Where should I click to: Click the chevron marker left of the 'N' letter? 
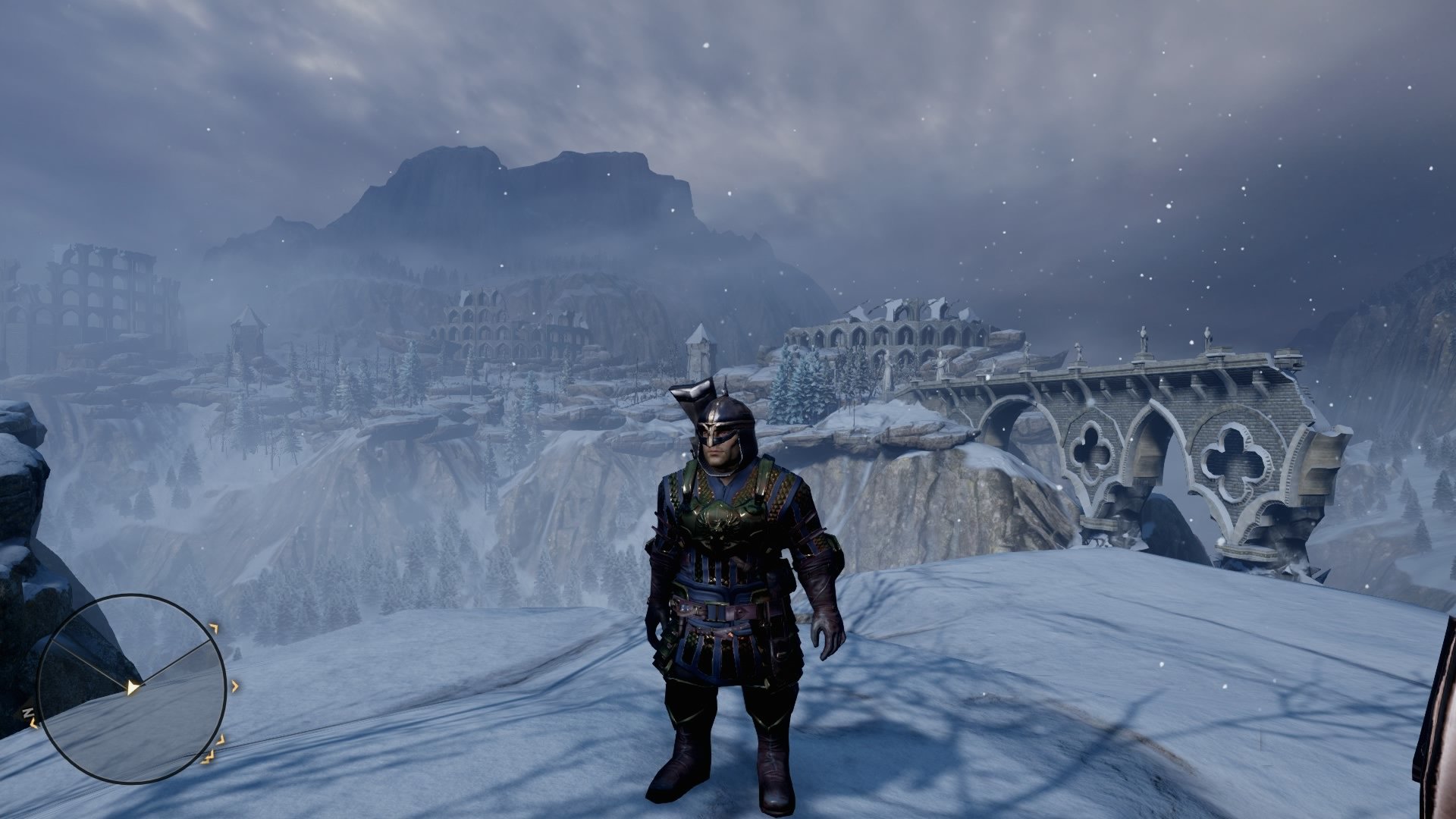click(x=33, y=723)
